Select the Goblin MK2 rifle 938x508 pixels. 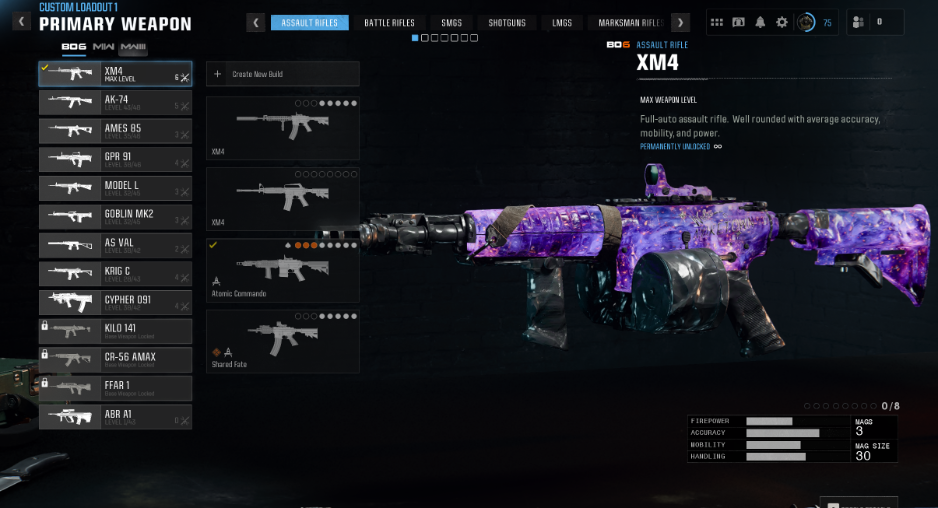click(115, 216)
